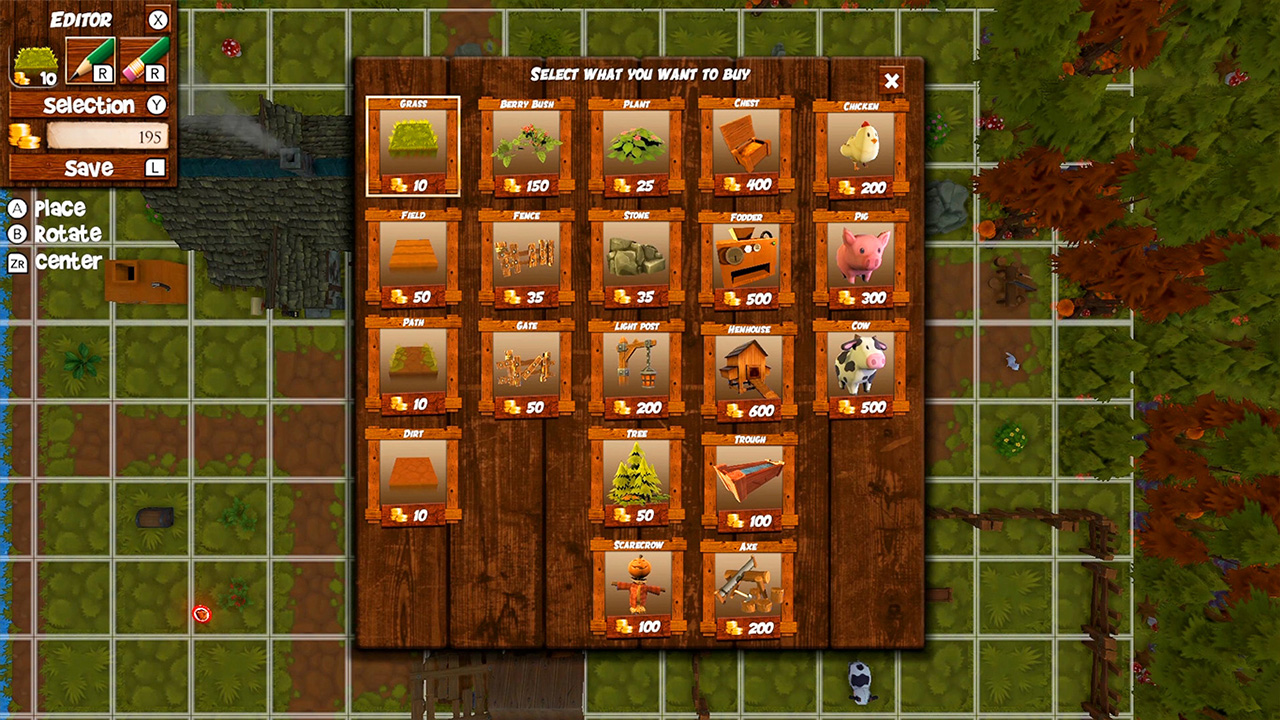Buy the Trough shop item

(x=750, y=481)
